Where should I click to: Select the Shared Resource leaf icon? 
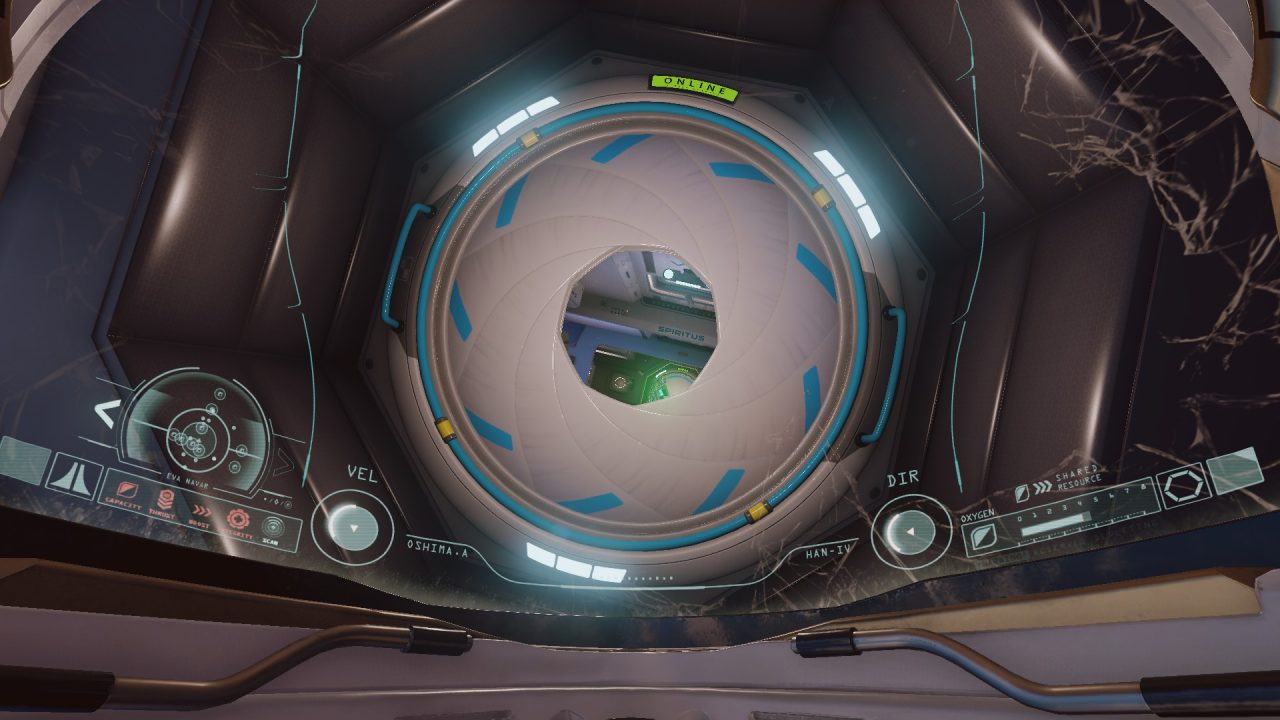(1022, 493)
